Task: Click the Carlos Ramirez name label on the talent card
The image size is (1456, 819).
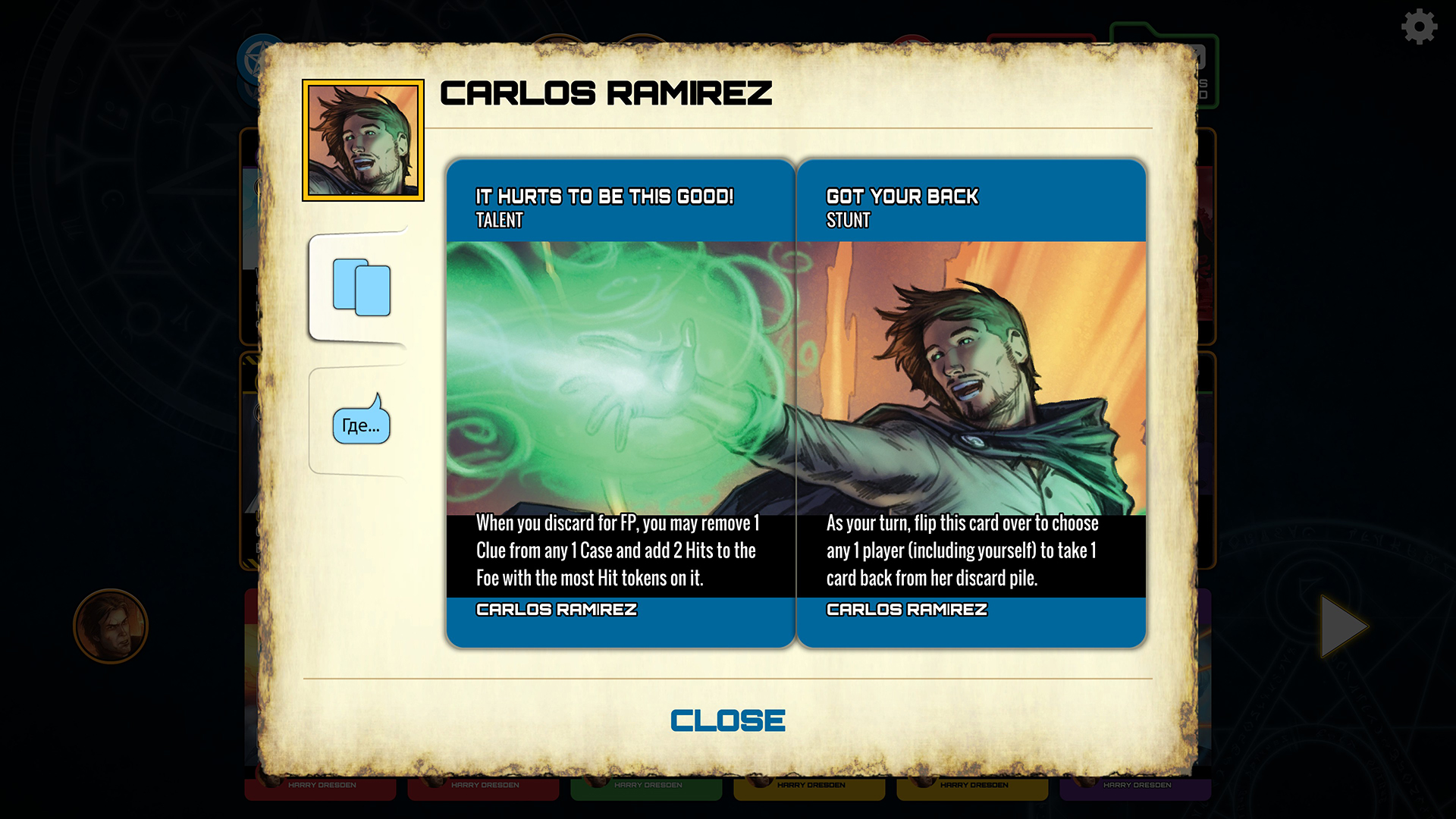Action: click(x=557, y=610)
